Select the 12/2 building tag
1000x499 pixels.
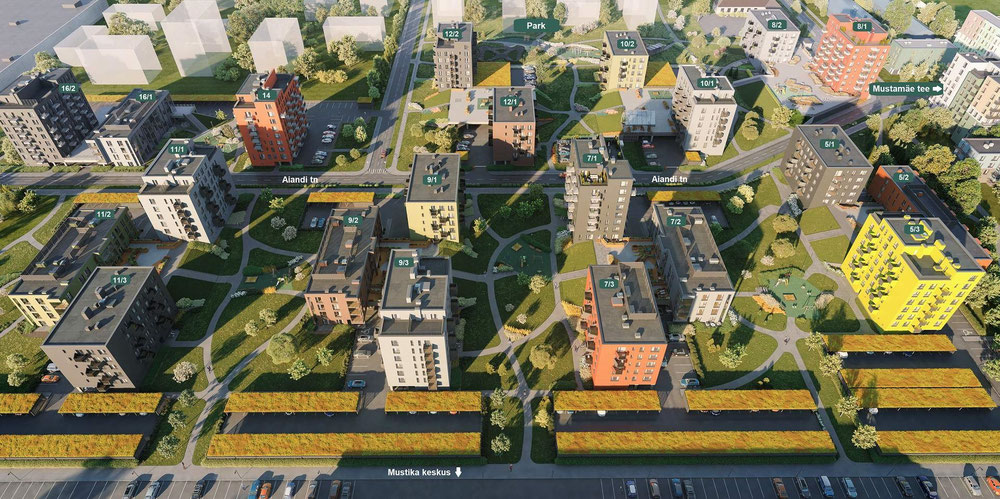(452, 34)
